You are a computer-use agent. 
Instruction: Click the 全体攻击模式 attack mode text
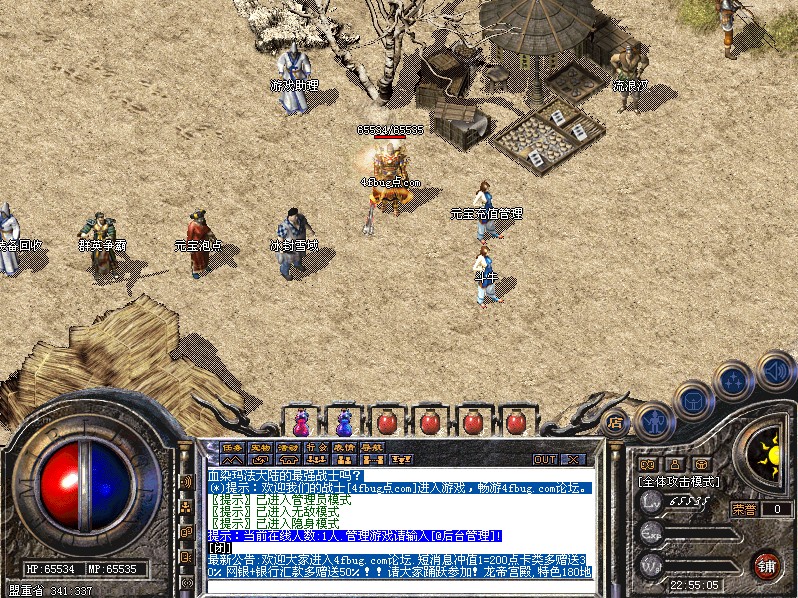(x=679, y=481)
